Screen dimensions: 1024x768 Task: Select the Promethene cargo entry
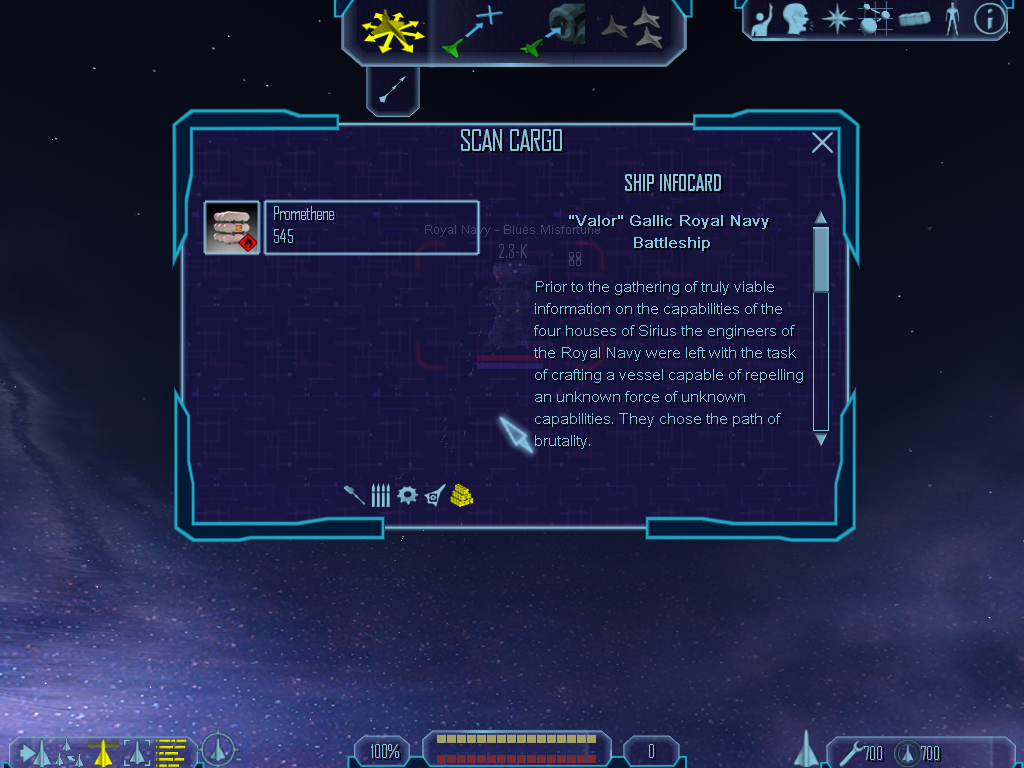pos(370,227)
